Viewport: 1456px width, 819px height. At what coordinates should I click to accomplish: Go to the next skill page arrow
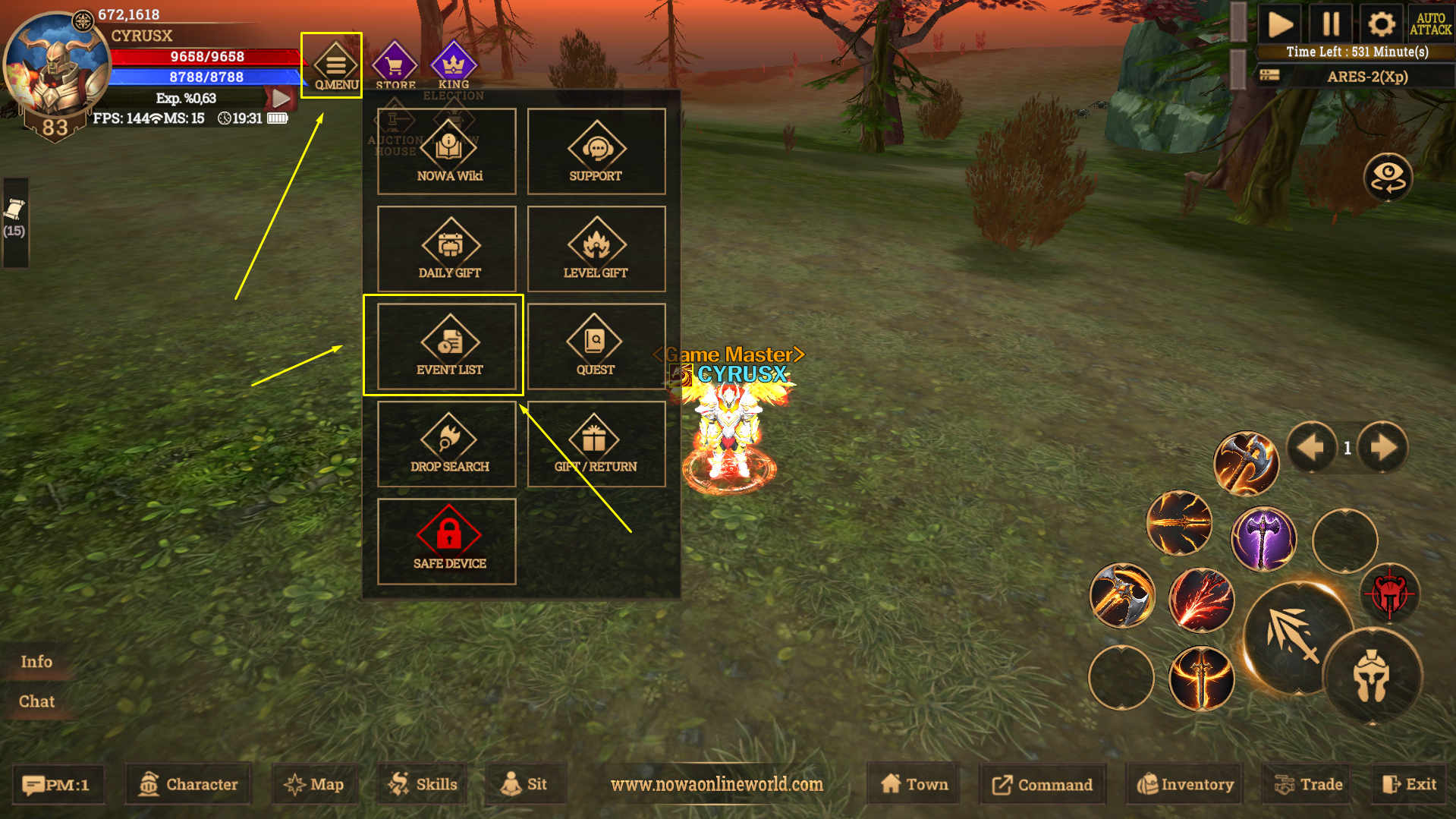pyautogui.click(x=1382, y=448)
